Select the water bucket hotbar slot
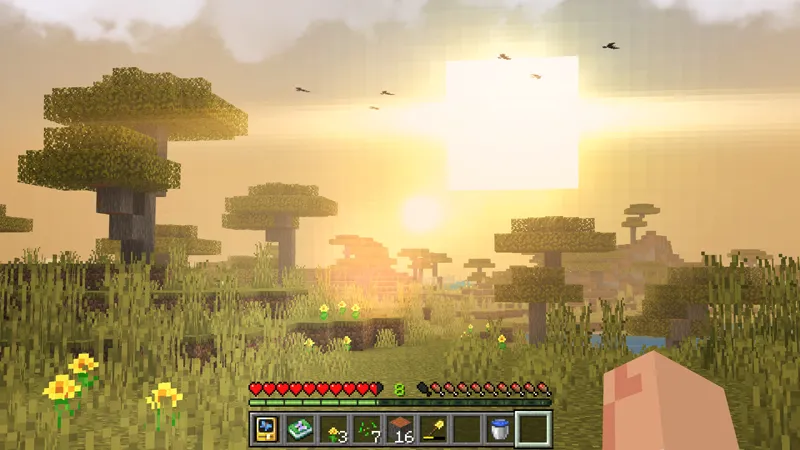The width and height of the screenshot is (800, 450). click(x=501, y=429)
